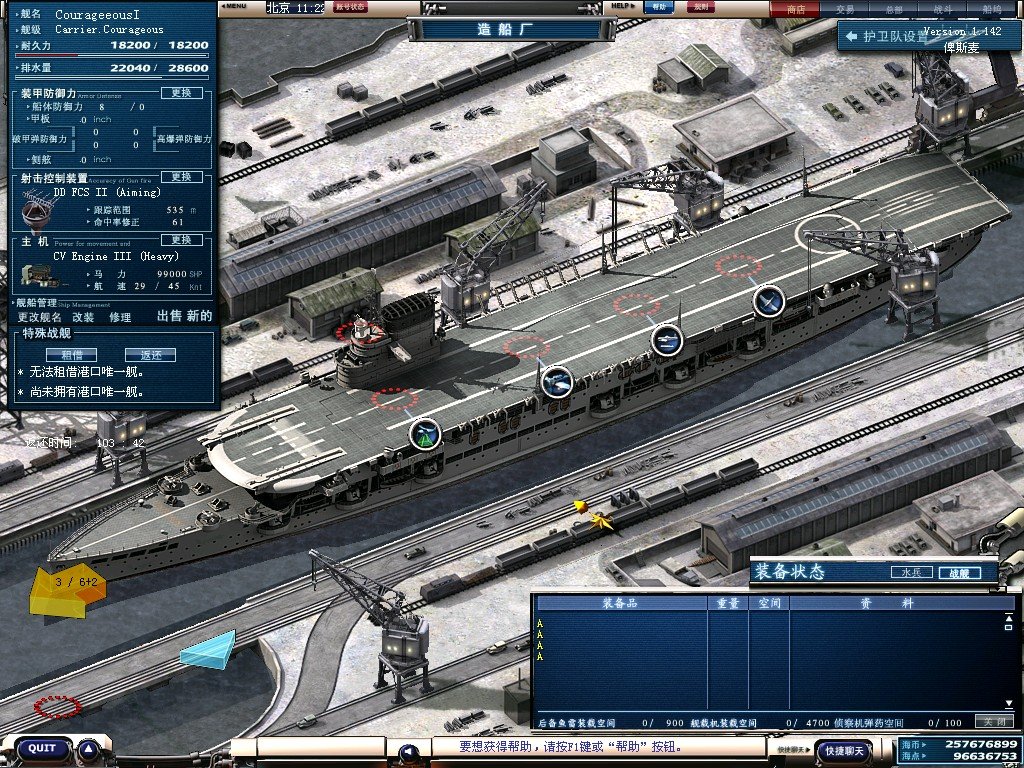
Task: Switch to the 交易 trade tab
Action: pyautogui.click(x=845, y=8)
